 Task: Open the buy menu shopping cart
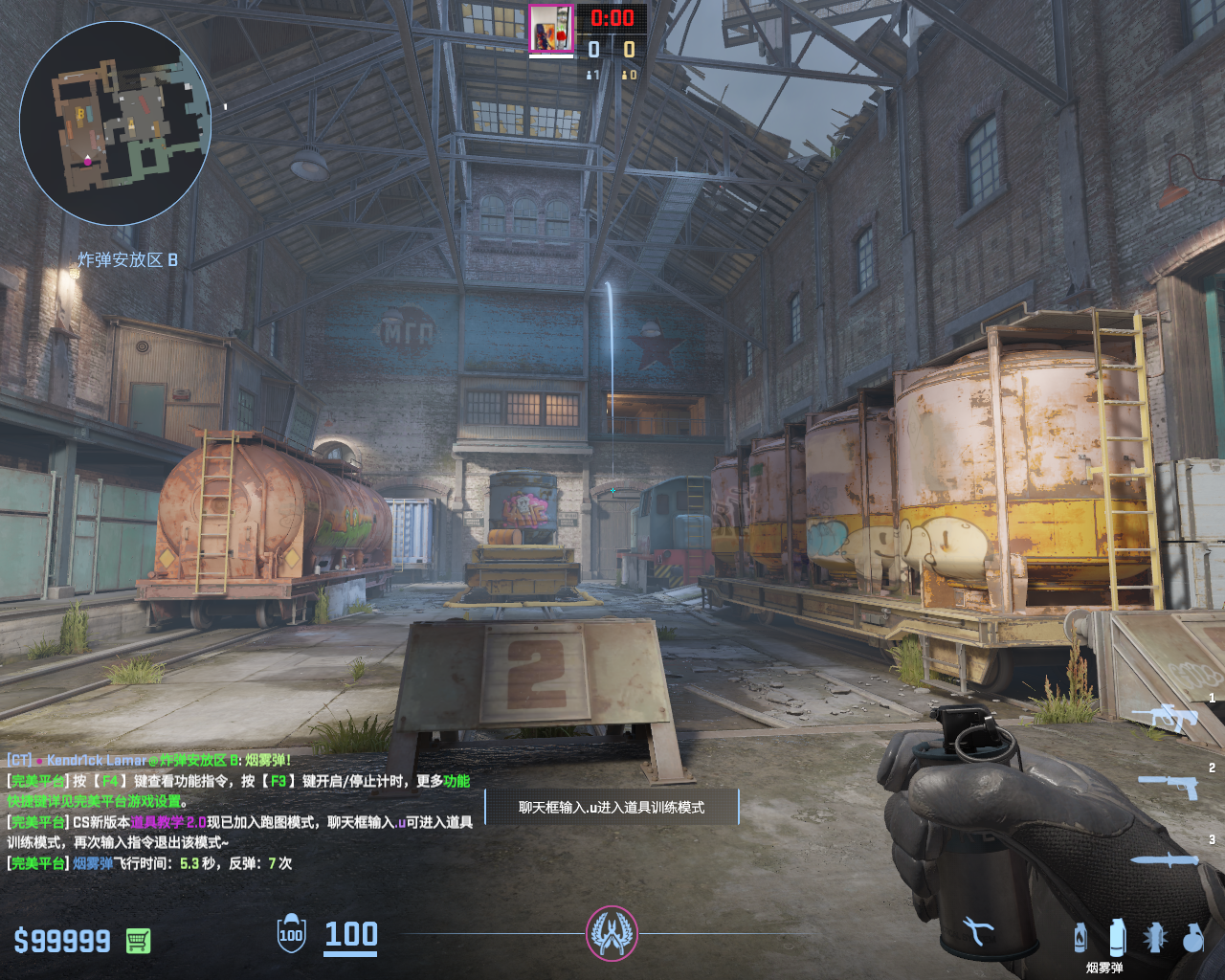click(x=138, y=941)
